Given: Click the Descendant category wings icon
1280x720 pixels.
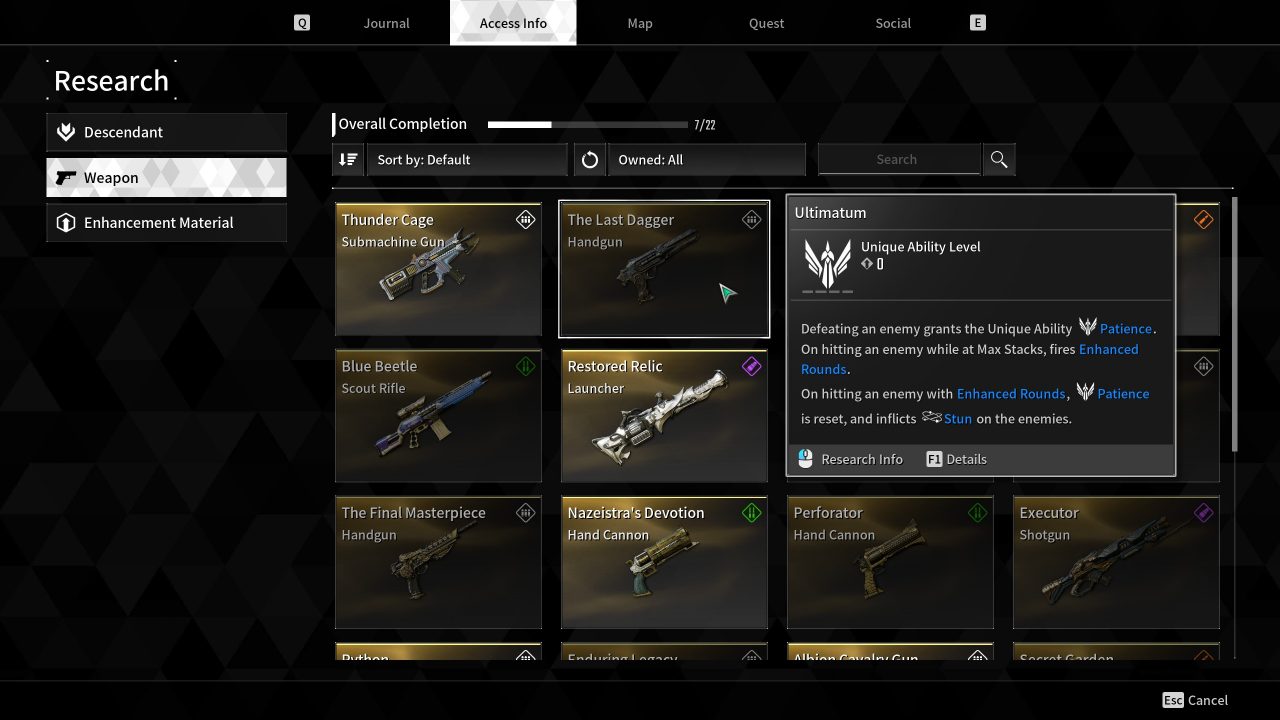Looking at the screenshot, I should 65,131.
